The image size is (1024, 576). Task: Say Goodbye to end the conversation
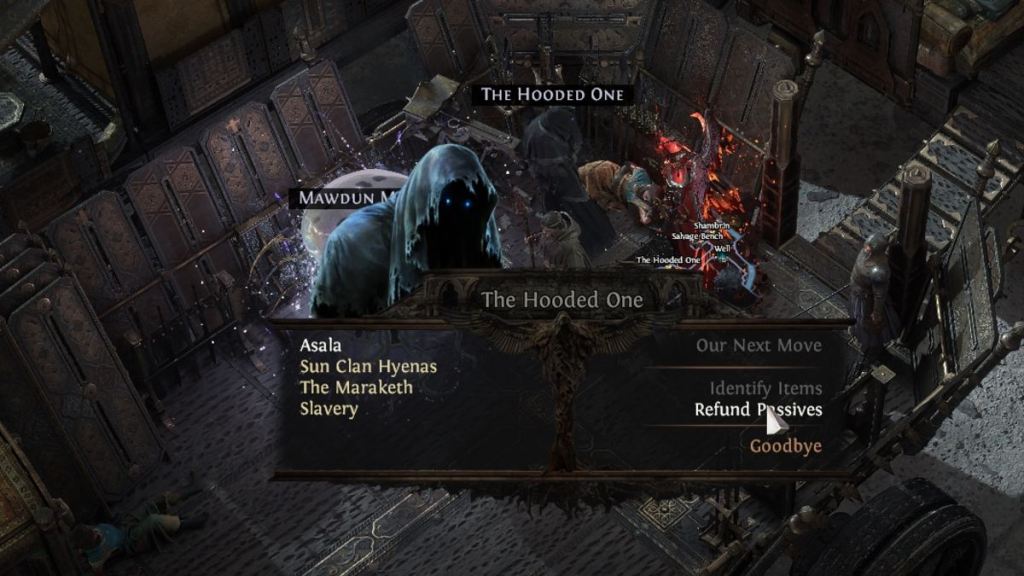pos(786,446)
